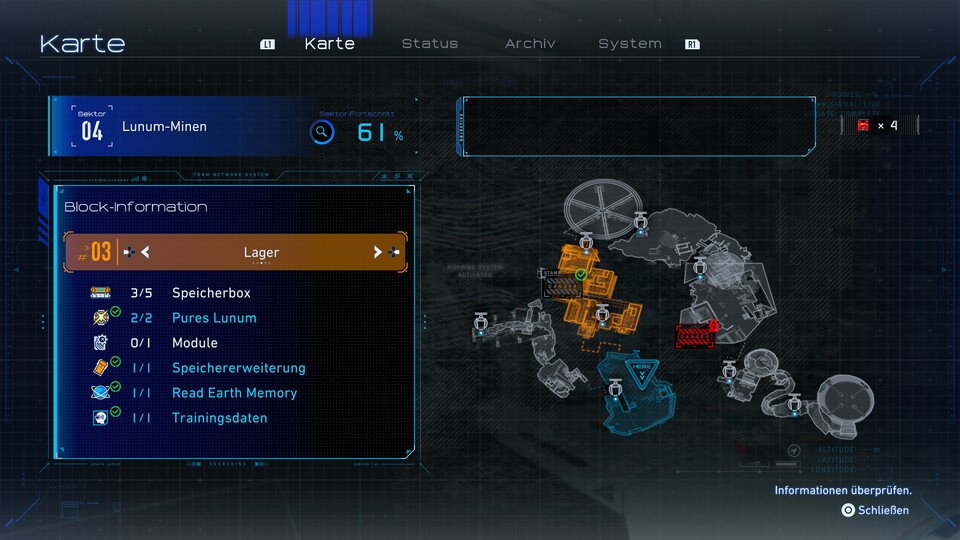
Task: Select the Module row
Action: 194,343
